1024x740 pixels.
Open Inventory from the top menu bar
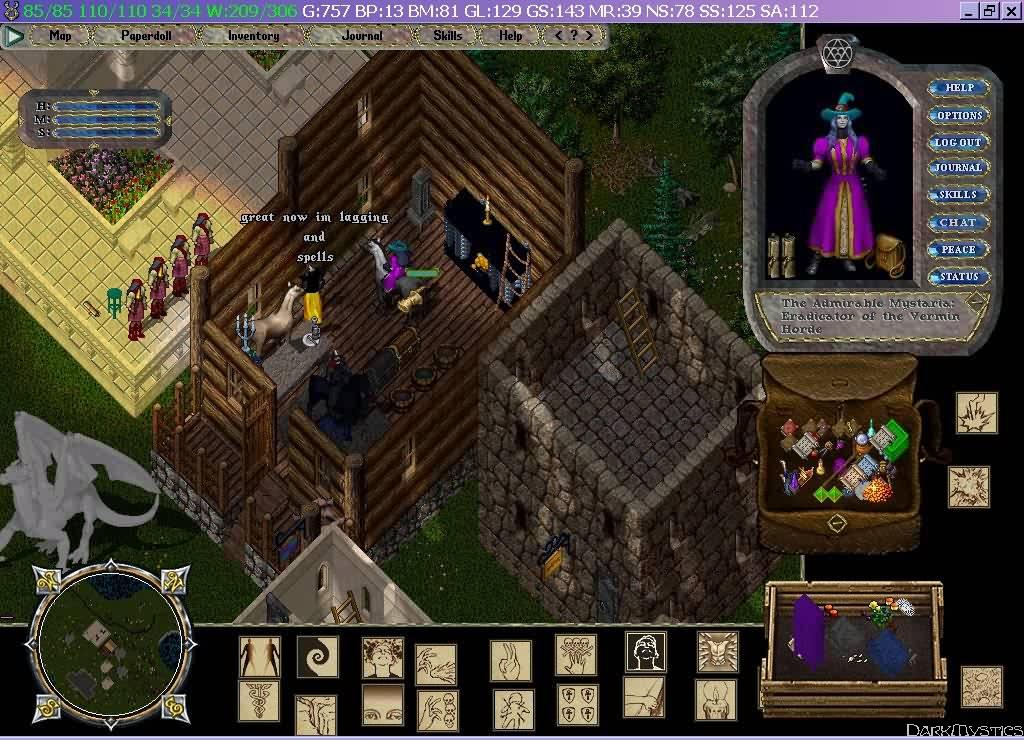click(253, 36)
